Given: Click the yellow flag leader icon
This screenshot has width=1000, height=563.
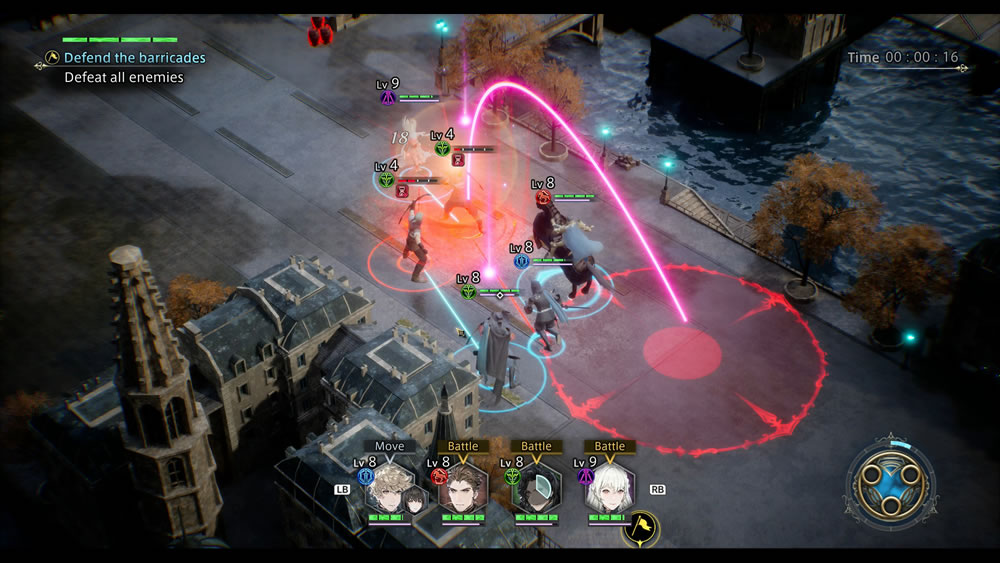Looking at the screenshot, I should [640, 525].
